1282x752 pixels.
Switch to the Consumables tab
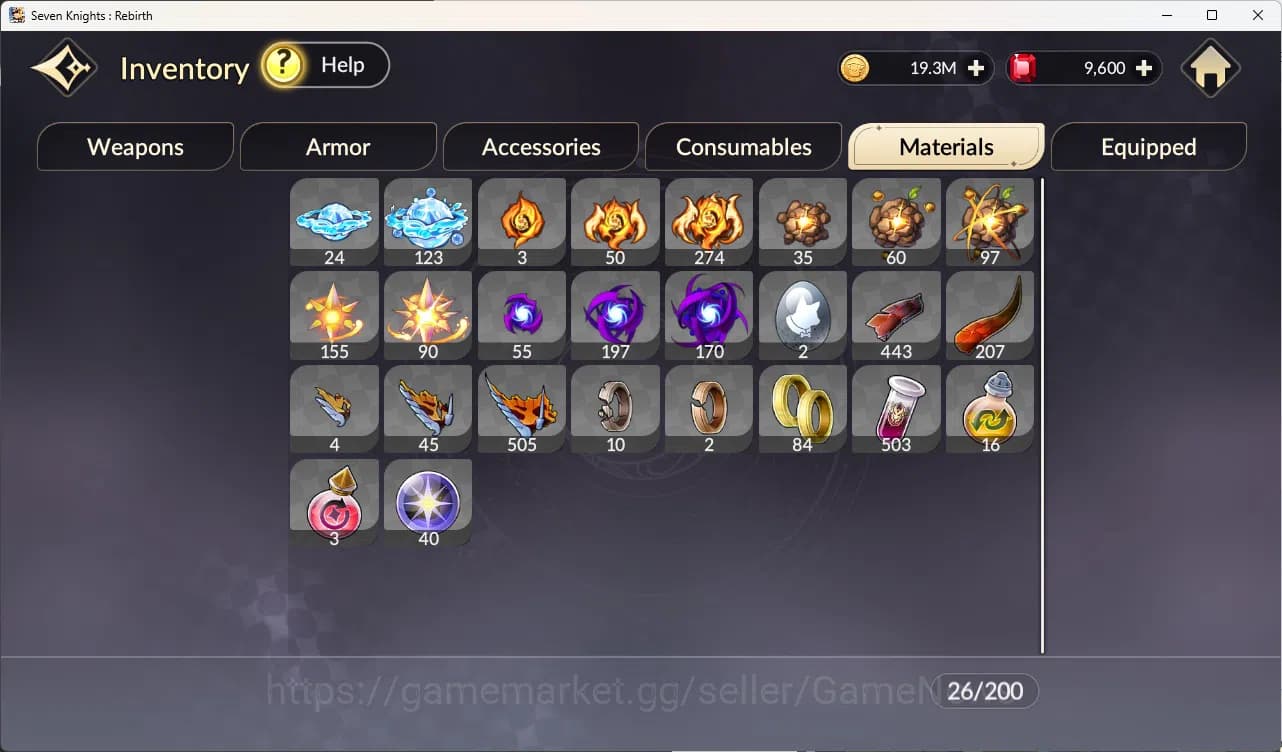(x=743, y=147)
